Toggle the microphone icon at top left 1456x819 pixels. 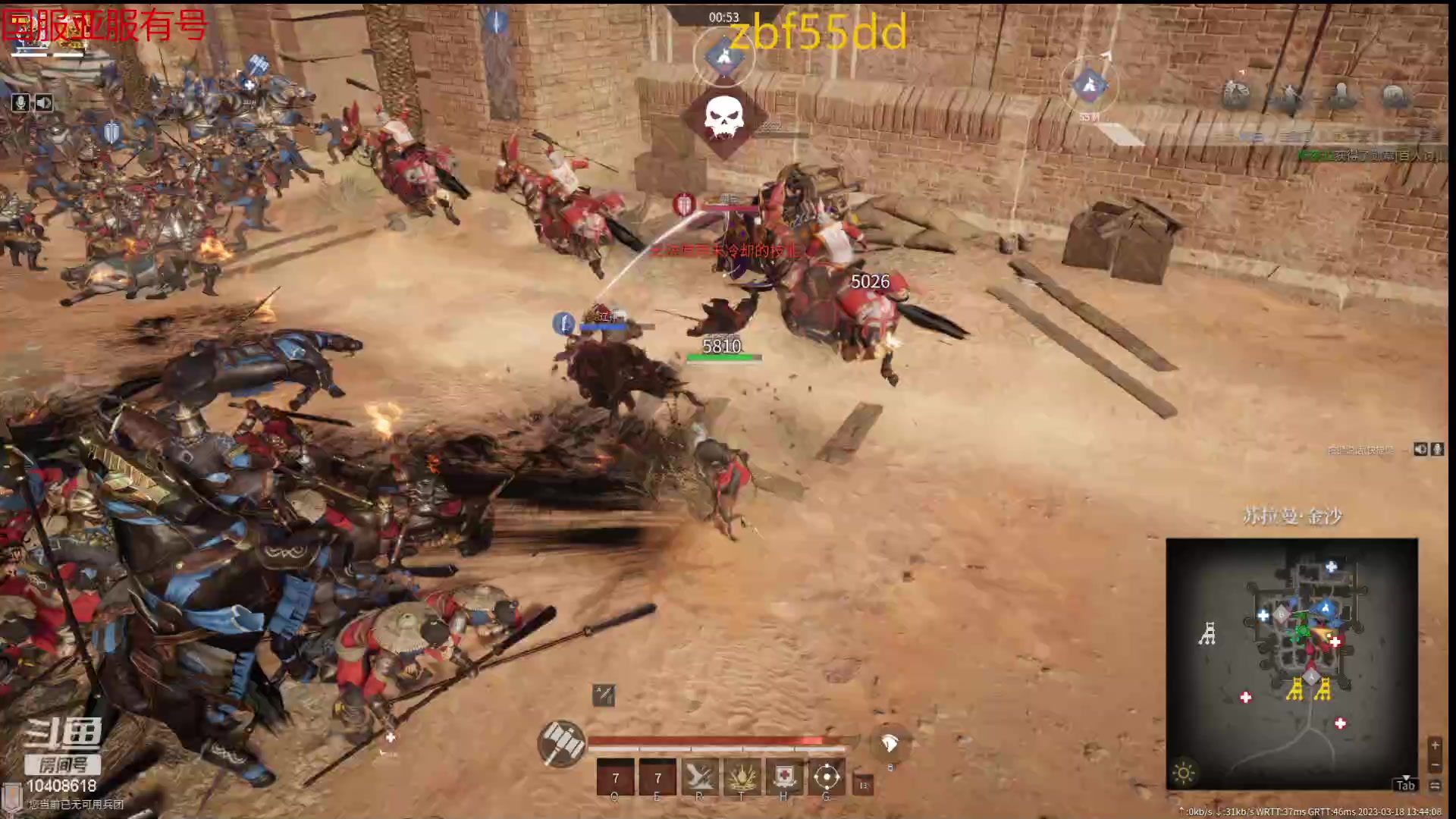20,102
